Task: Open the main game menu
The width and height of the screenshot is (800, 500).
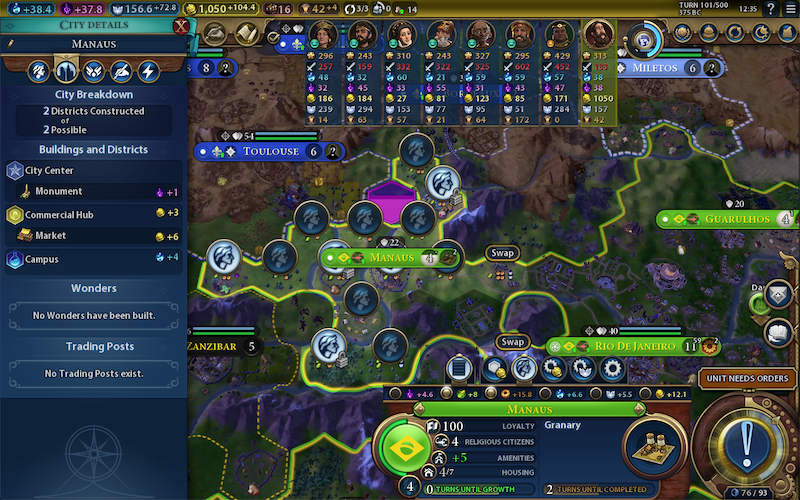Action: click(x=788, y=8)
